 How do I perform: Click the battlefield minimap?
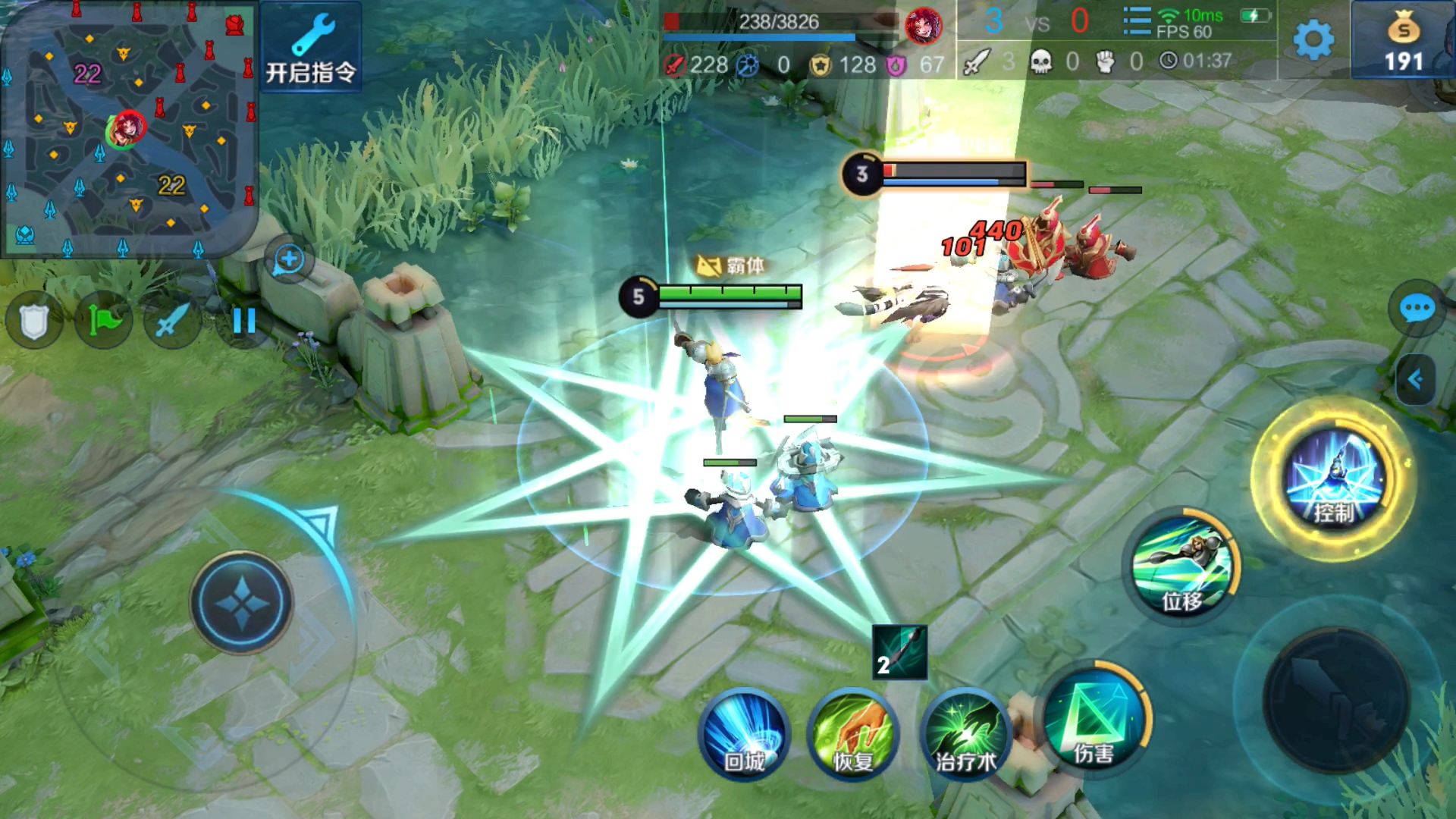point(127,129)
